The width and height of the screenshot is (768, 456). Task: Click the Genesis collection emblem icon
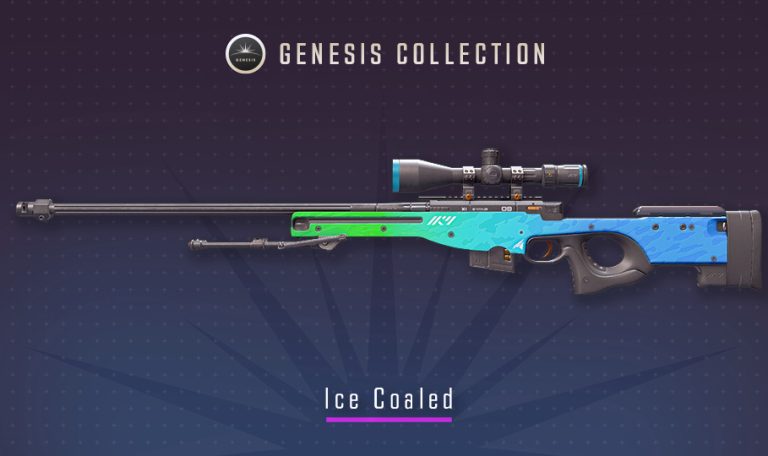click(x=245, y=53)
